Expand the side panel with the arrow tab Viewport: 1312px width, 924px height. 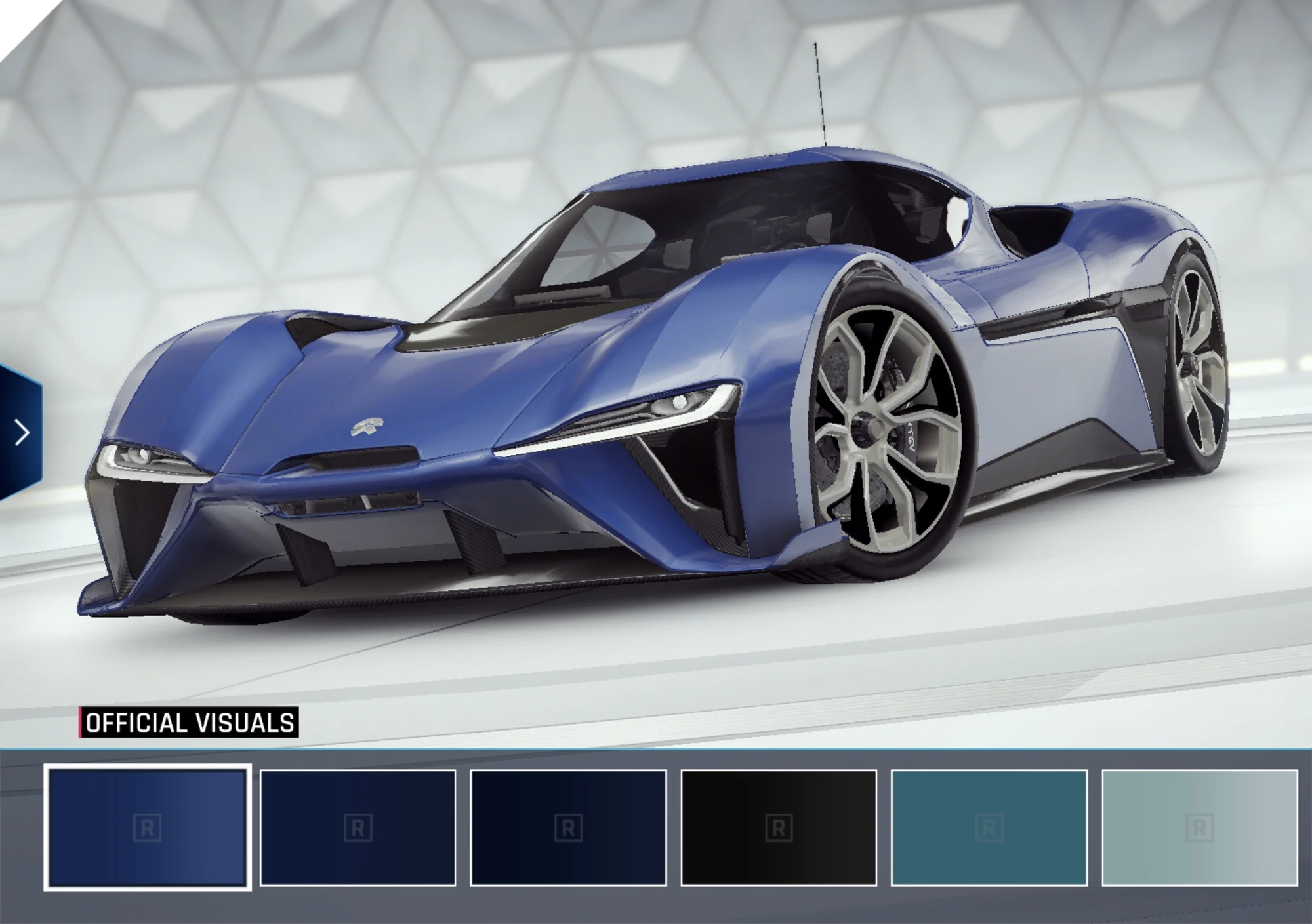click(21, 433)
